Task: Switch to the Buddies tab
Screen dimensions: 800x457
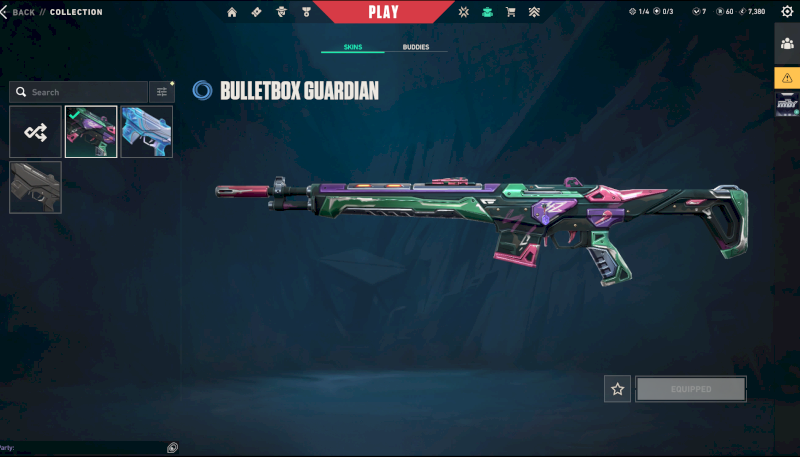Action: click(x=416, y=47)
